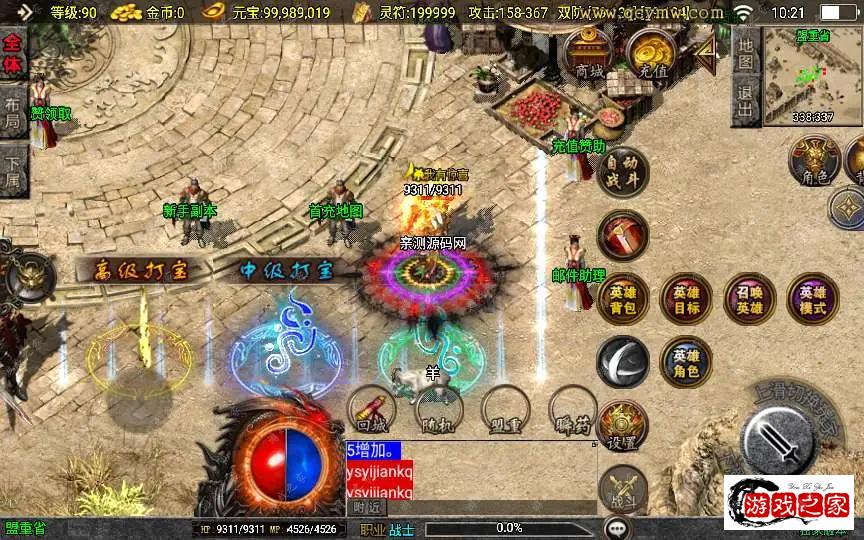The width and height of the screenshot is (864, 540).
Task: Open the 充值 recharge menu
Action: pyautogui.click(x=652, y=55)
